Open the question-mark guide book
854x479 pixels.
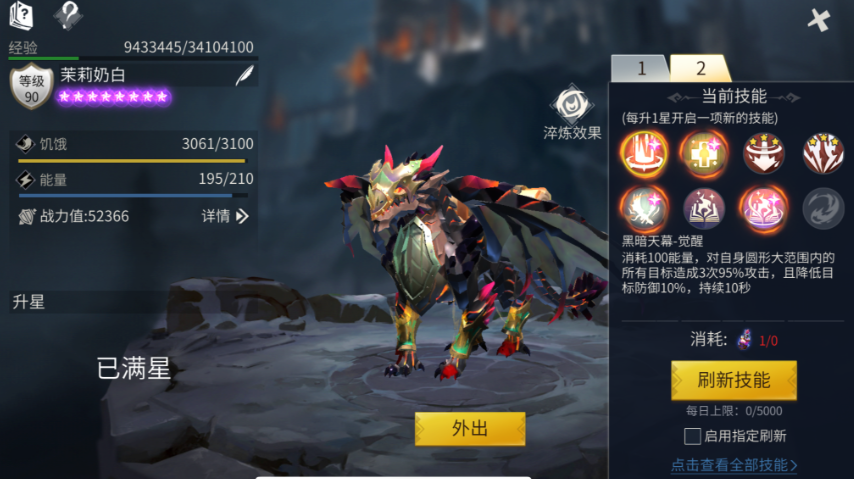[x=21, y=15]
